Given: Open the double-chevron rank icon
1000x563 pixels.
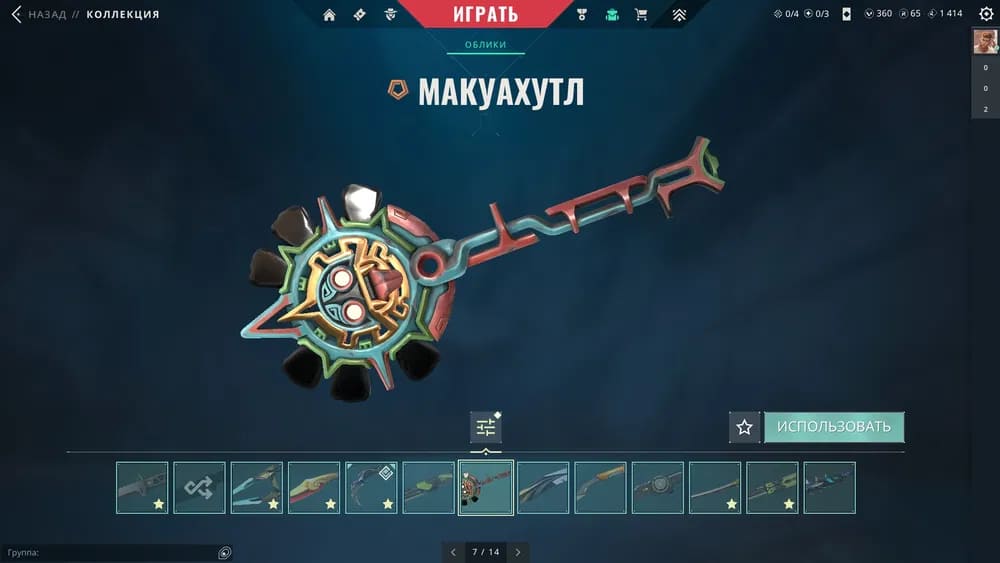Looking at the screenshot, I should [x=679, y=15].
